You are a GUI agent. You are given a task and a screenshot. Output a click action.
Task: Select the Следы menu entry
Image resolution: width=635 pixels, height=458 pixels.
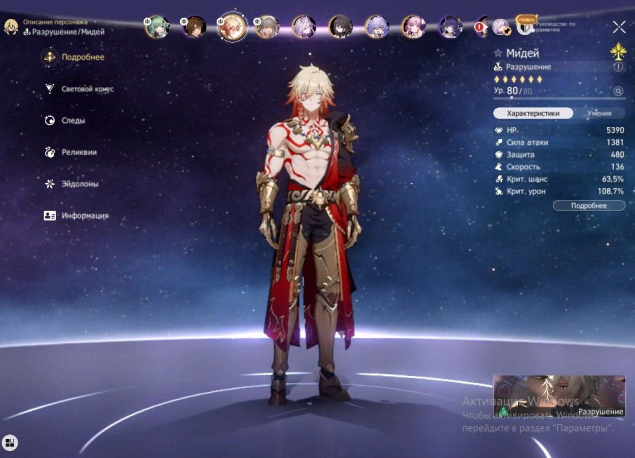point(72,121)
